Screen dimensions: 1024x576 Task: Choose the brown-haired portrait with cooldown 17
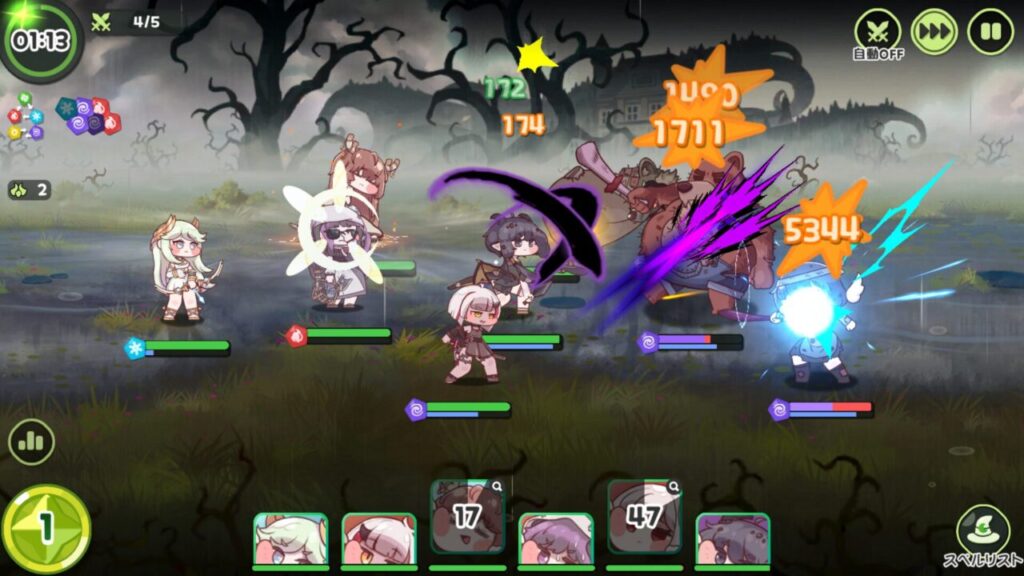tap(467, 515)
